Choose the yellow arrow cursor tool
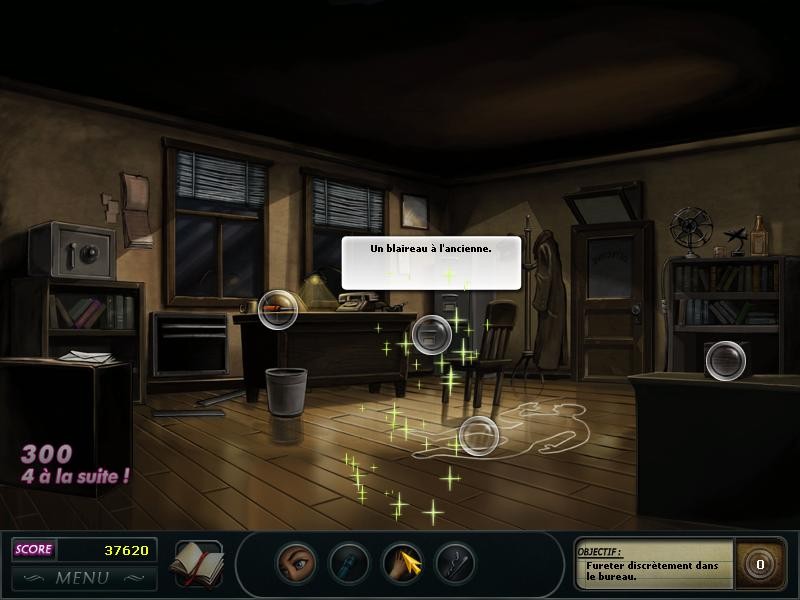The width and height of the screenshot is (800, 600). tap(402, 563)
